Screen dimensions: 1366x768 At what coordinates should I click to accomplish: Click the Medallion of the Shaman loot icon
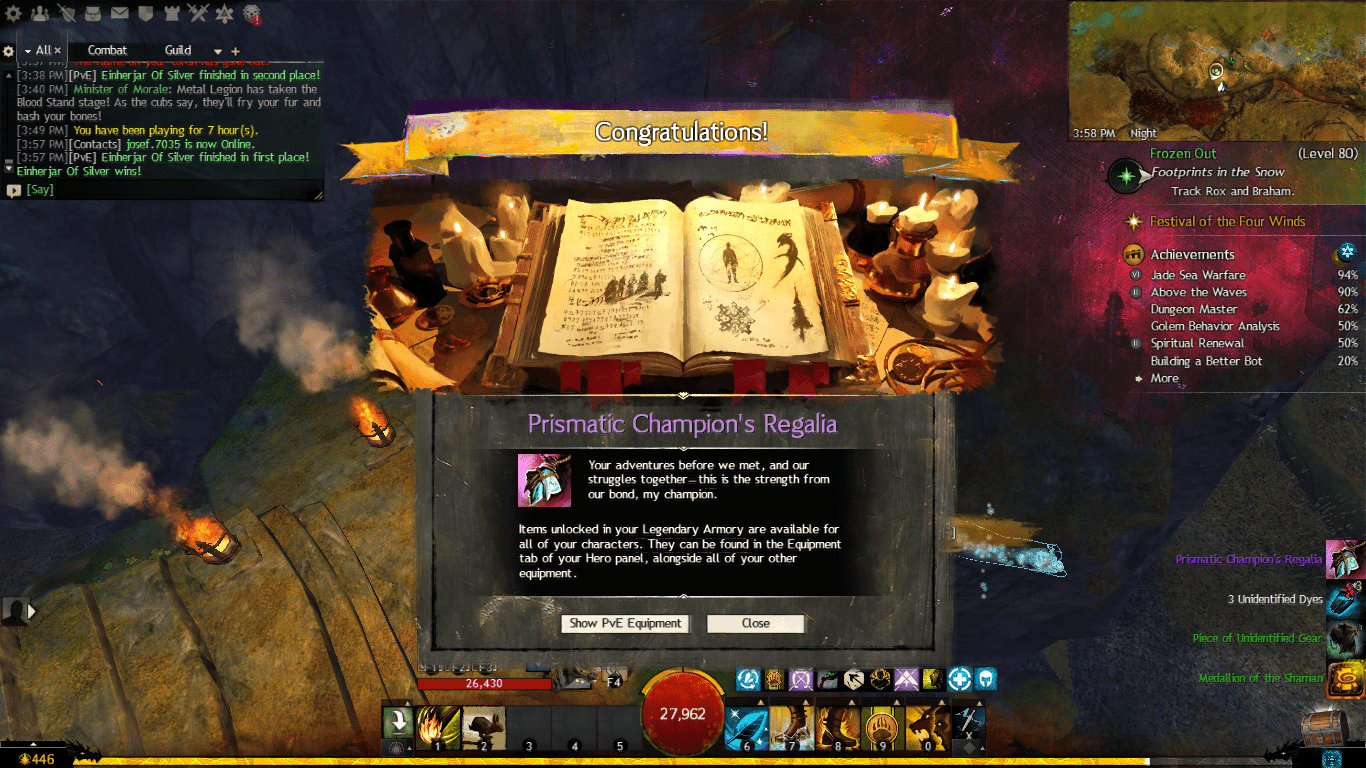click(x=1345, y=679)
